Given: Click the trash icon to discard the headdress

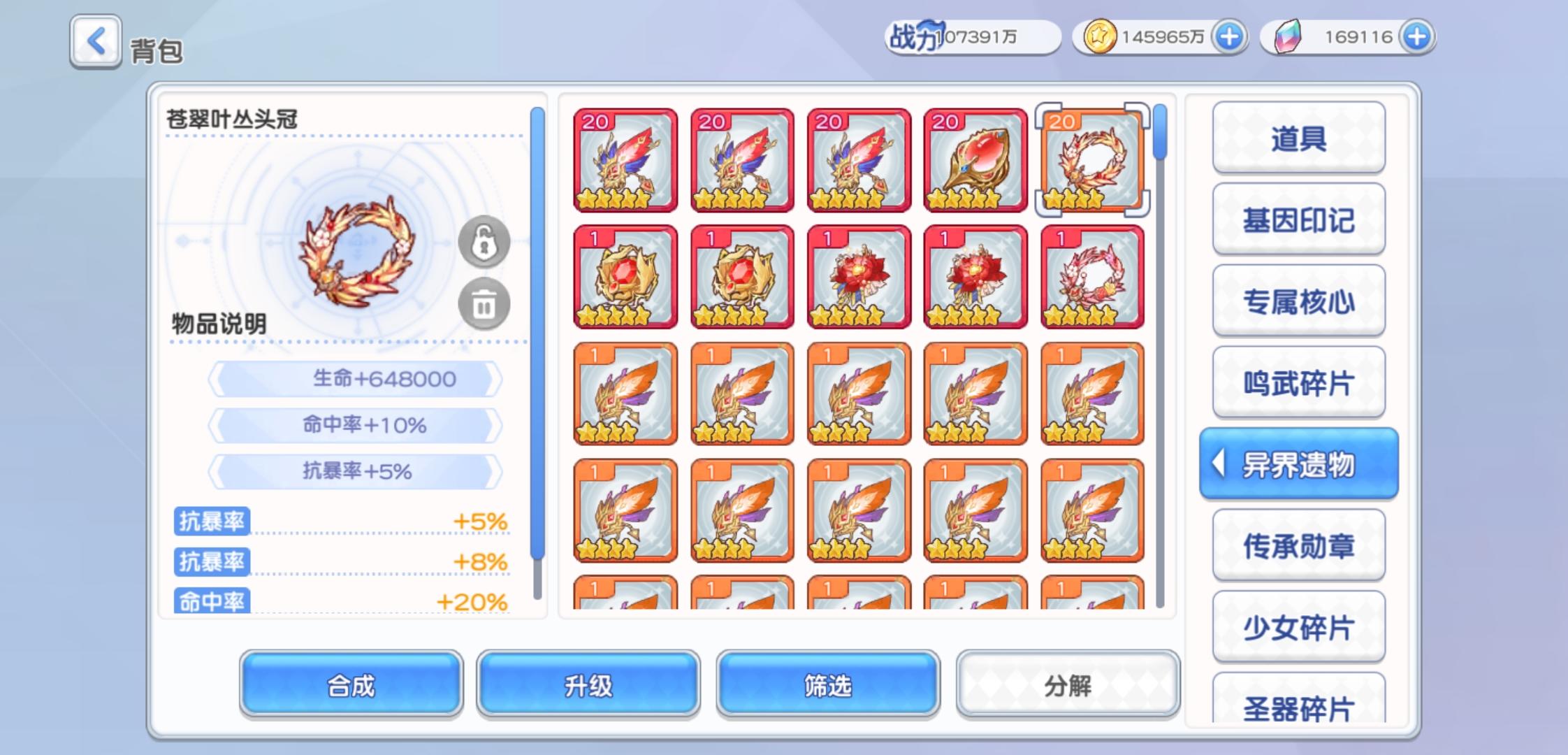Looking at the screenshot, I should click(485, 303).
